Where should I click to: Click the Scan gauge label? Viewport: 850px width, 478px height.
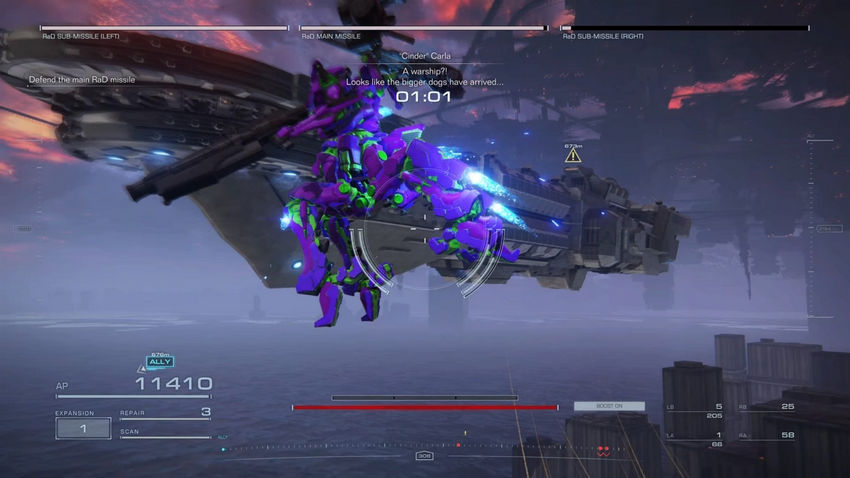tap(131, 432)
